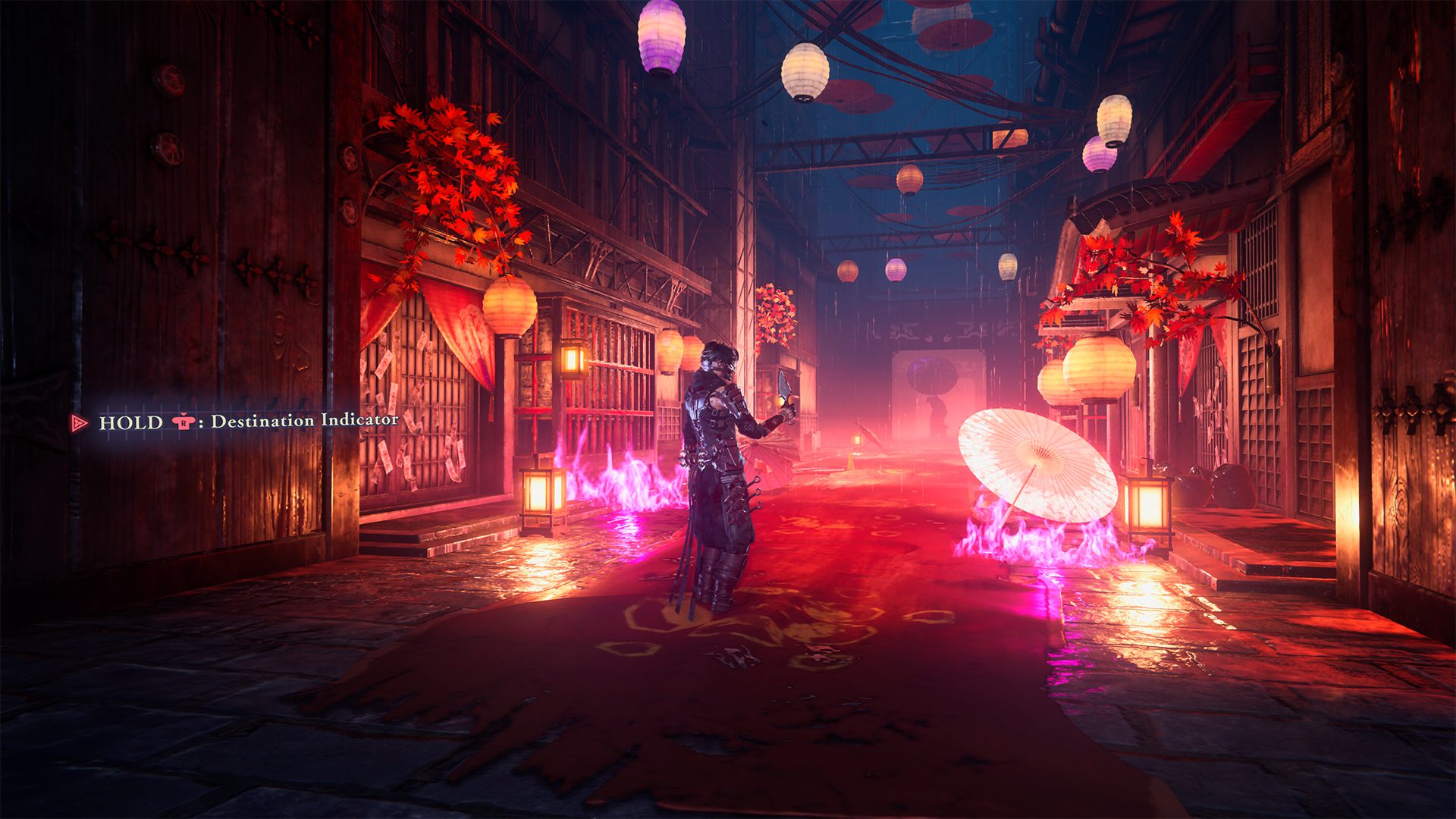The width and height of the screenshot is (1456, 819).
Task: Click the R2 button icon in the prompt
Action: (184, 422)
